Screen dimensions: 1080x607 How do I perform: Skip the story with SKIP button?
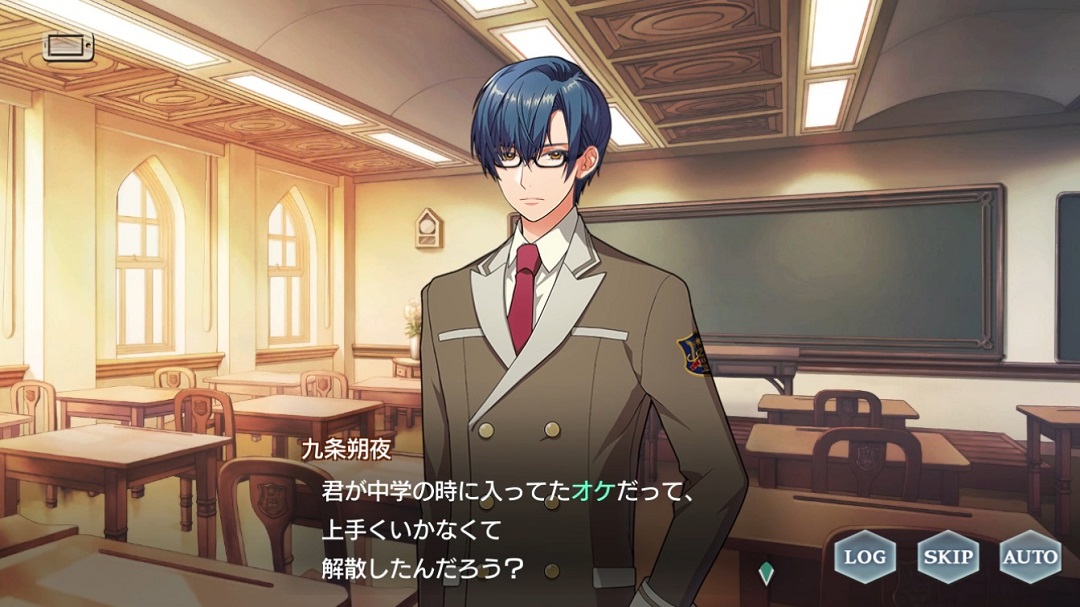pos(947,556)
